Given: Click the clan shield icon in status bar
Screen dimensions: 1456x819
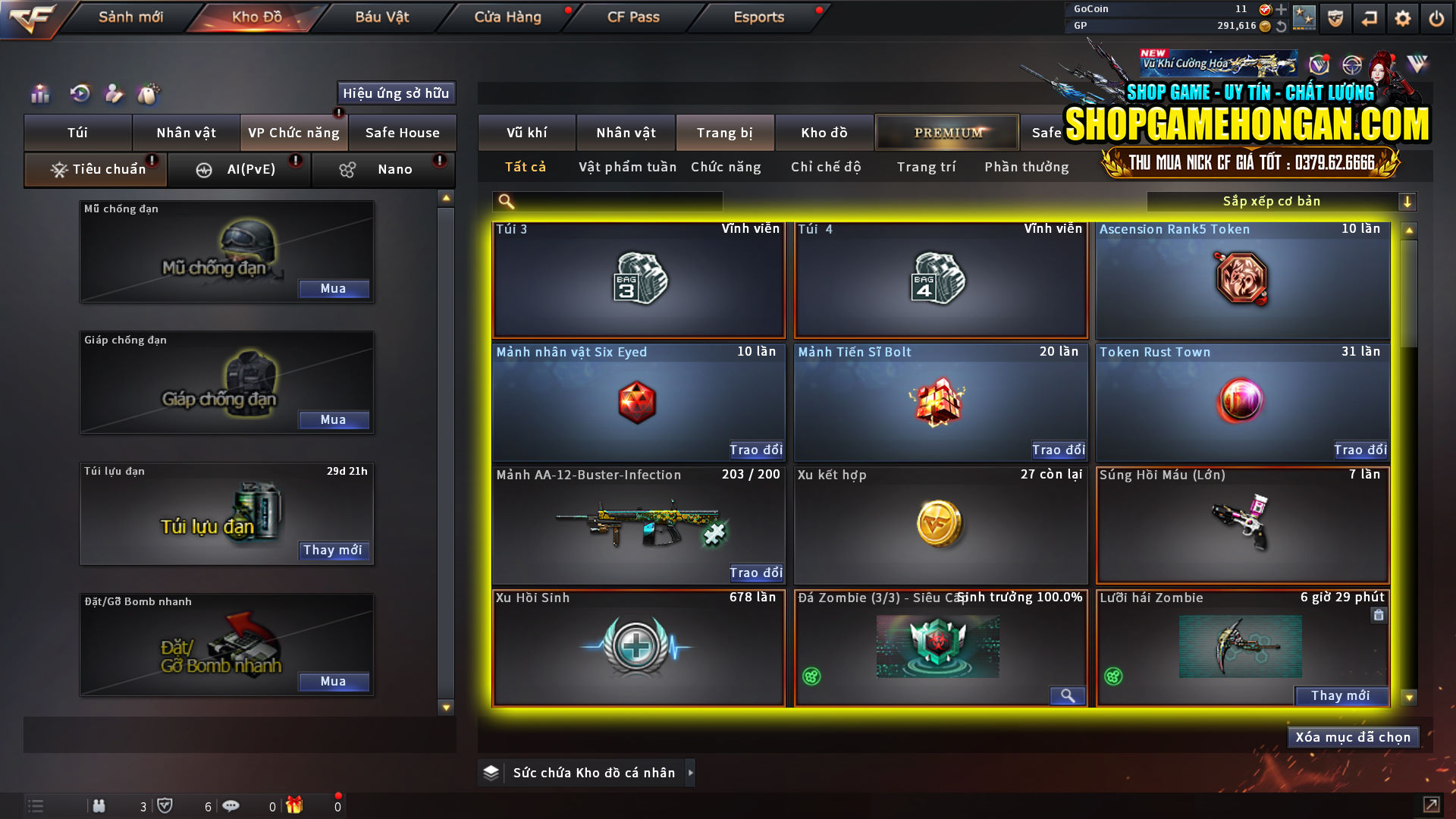Looking at the screenshot, I should 166,806.
